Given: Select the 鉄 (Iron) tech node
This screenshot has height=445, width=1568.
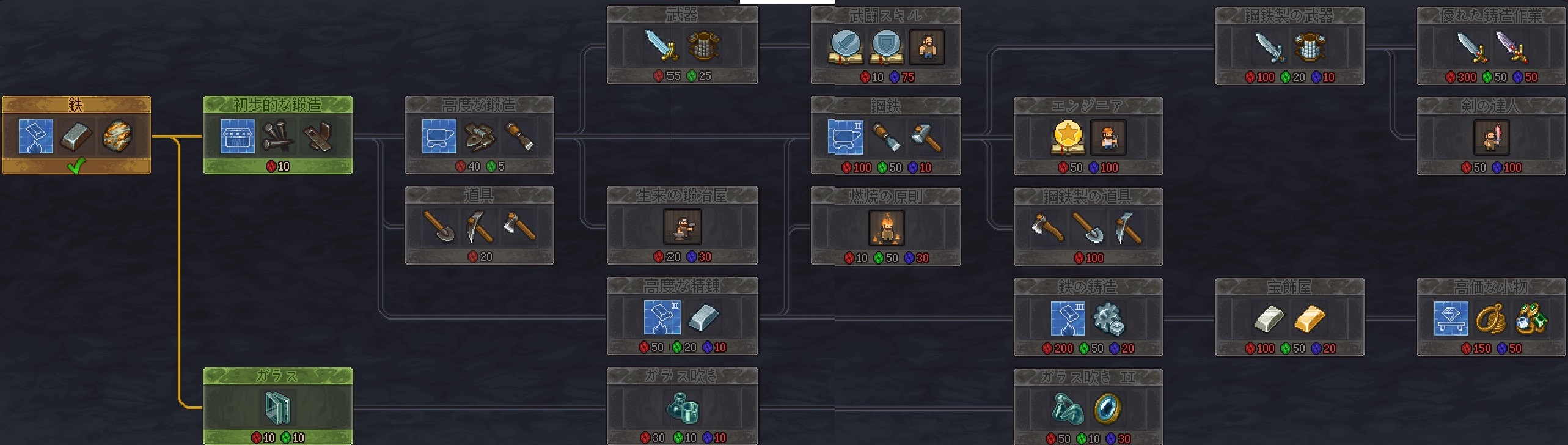Looking at the screenshot, I should click(x=76, y=135).
